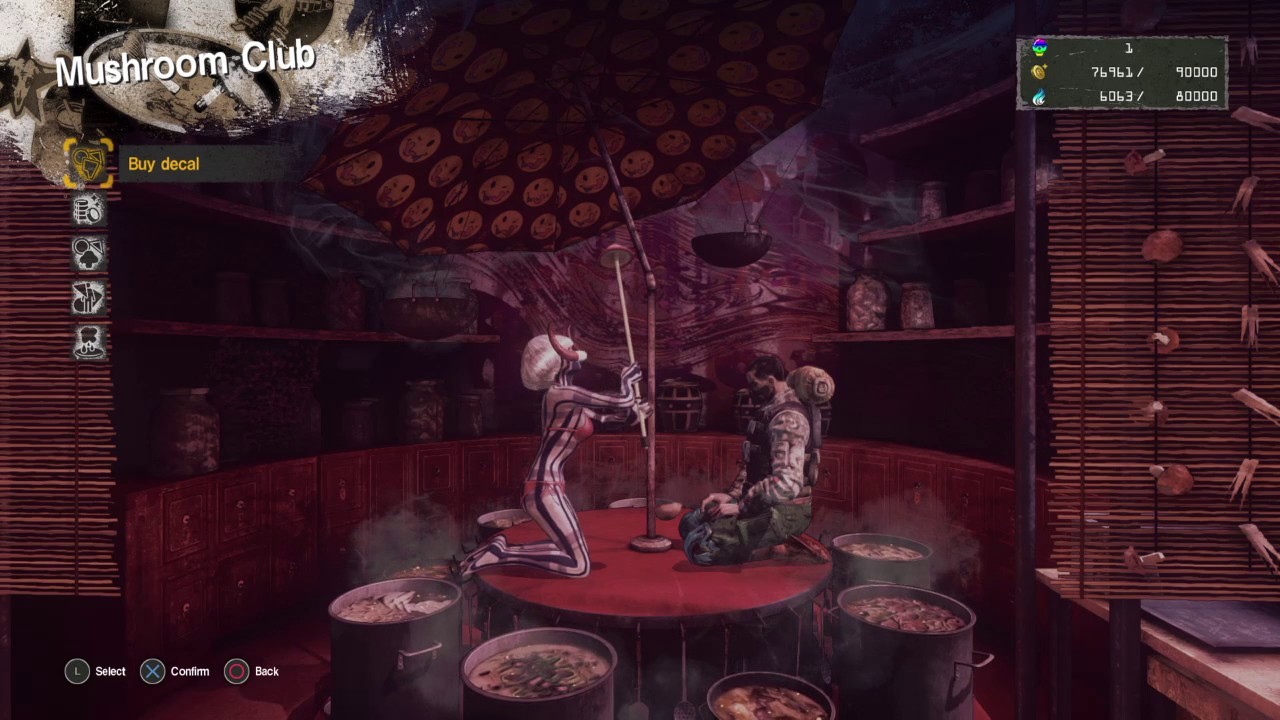This screenshot has width=1280, height=720.
Task: Click the character trade sidebar icon
Action: coord(88,298)
